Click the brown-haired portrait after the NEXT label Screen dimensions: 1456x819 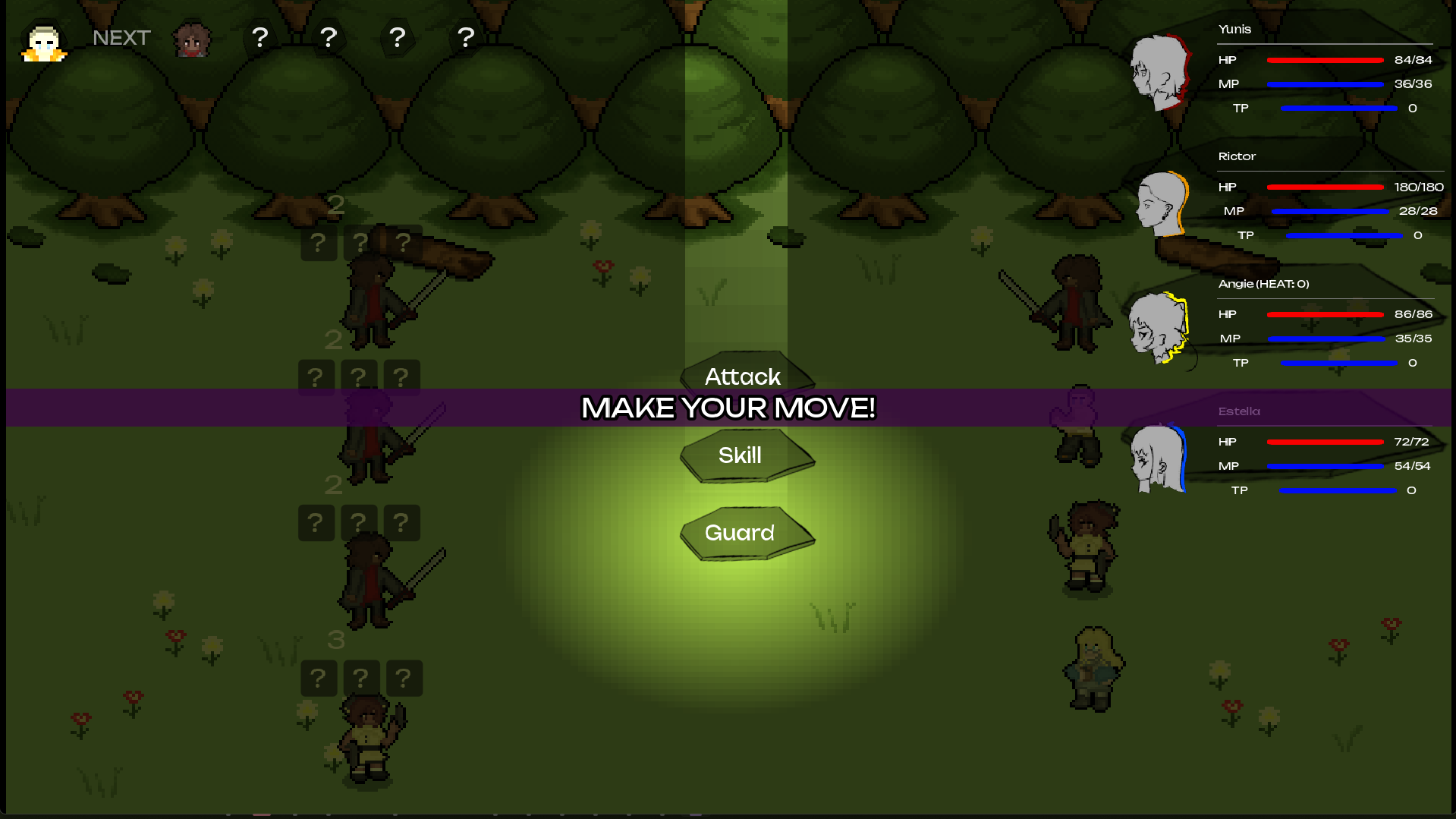tap(191, 39)
